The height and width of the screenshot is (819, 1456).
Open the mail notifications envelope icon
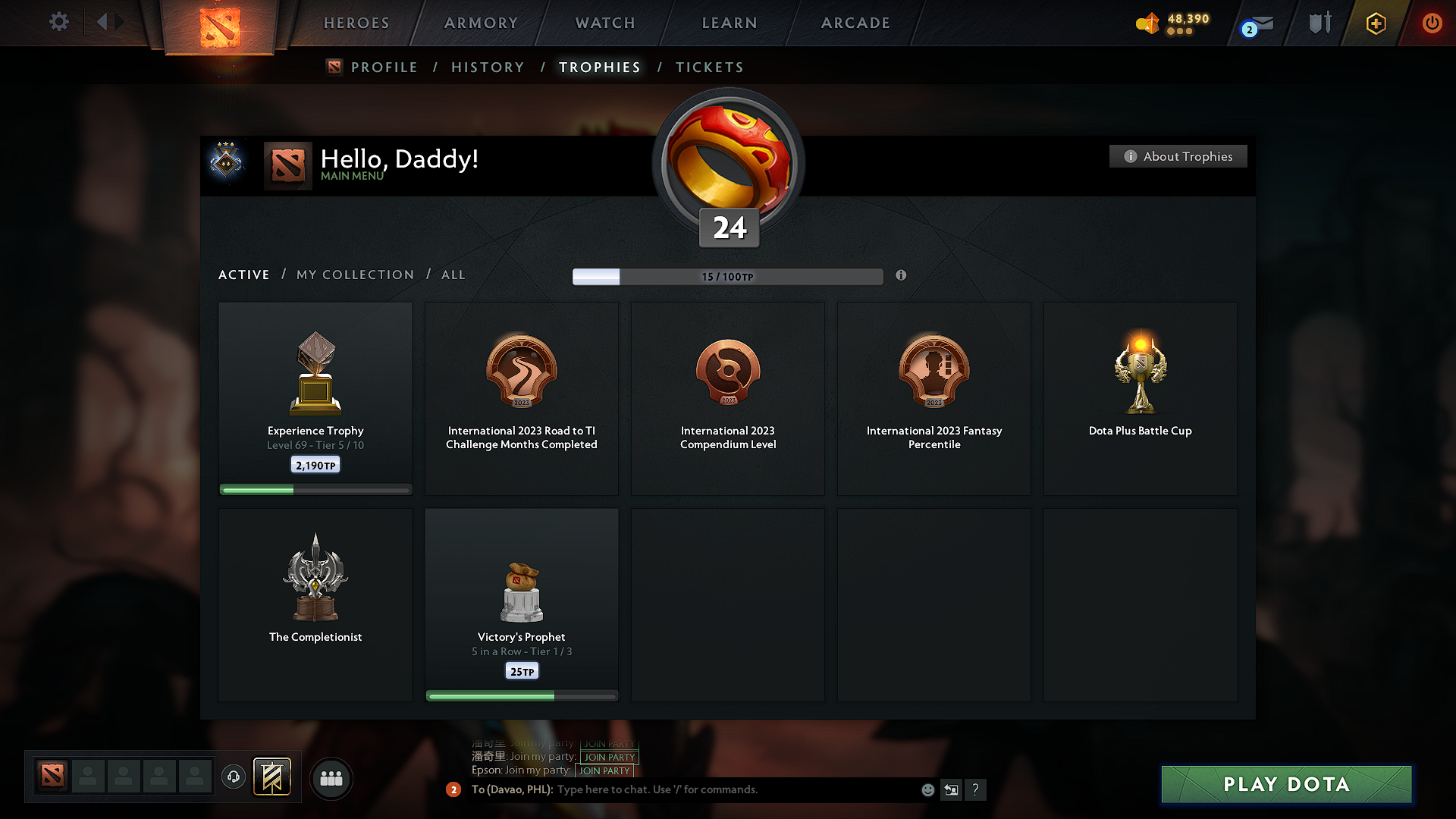[1262, 23]
